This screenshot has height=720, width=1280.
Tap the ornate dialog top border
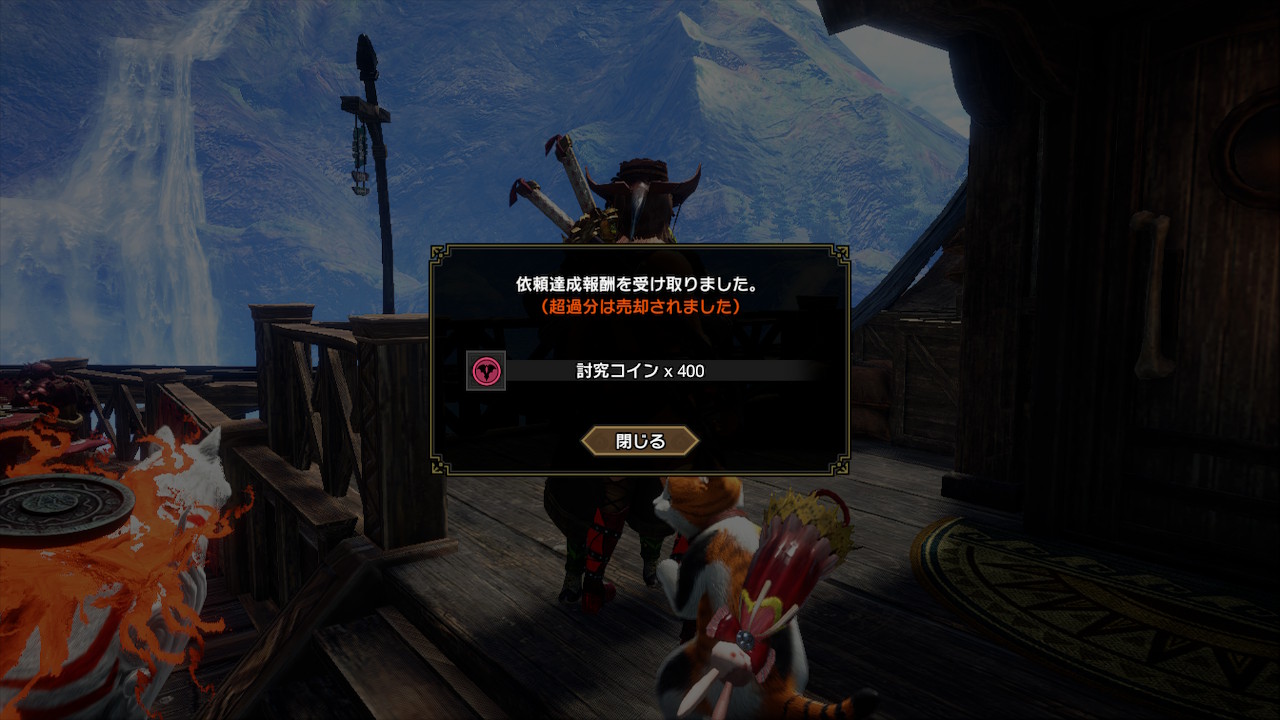tap(640, 249)
